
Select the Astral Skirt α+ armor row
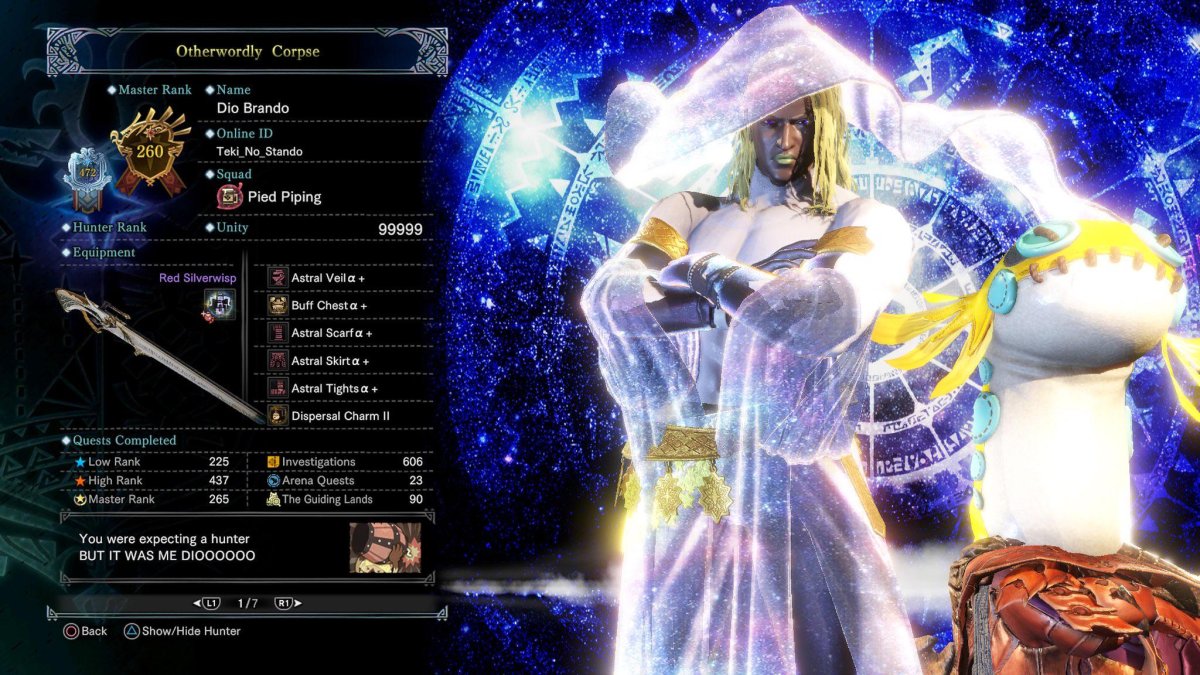coord(330,361)
